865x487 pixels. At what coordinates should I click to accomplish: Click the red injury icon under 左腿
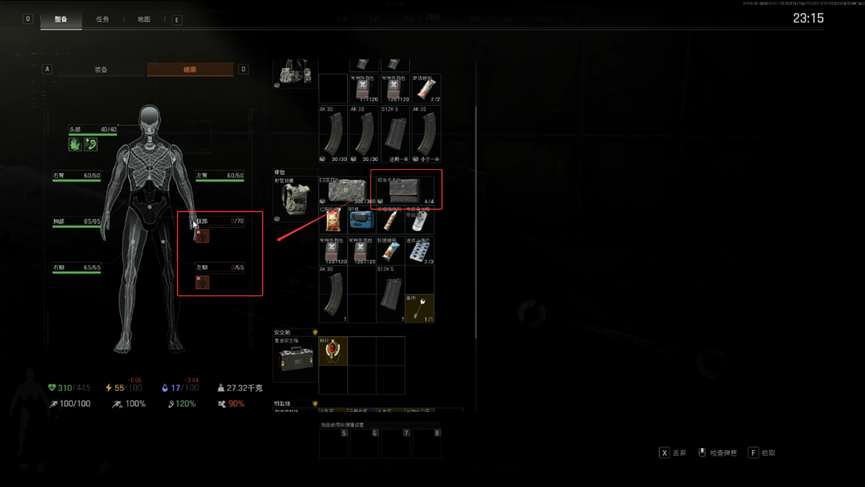click(202, 282)
